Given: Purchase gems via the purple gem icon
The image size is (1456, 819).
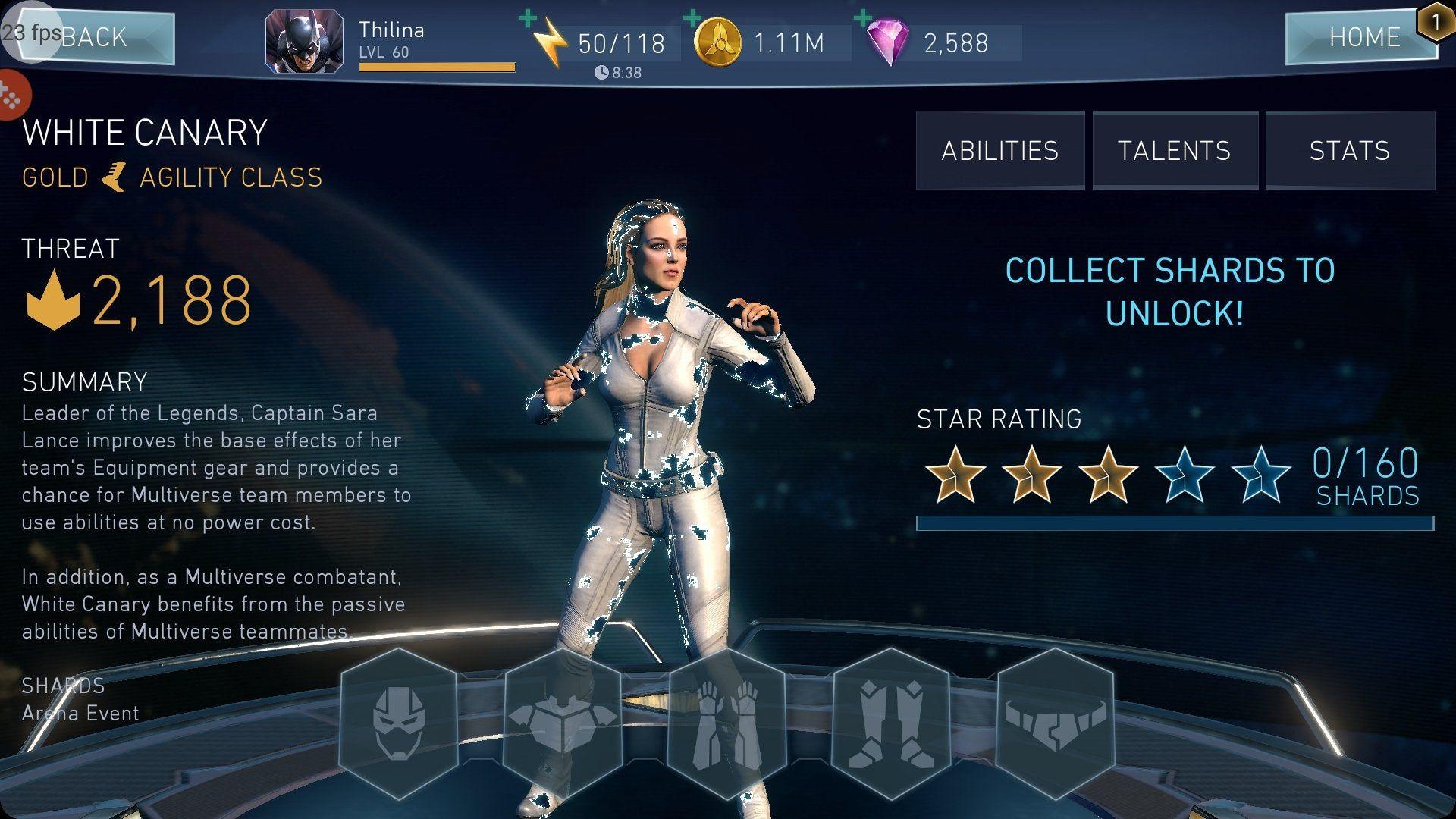Looking at the screenshot, I should 888,42.
